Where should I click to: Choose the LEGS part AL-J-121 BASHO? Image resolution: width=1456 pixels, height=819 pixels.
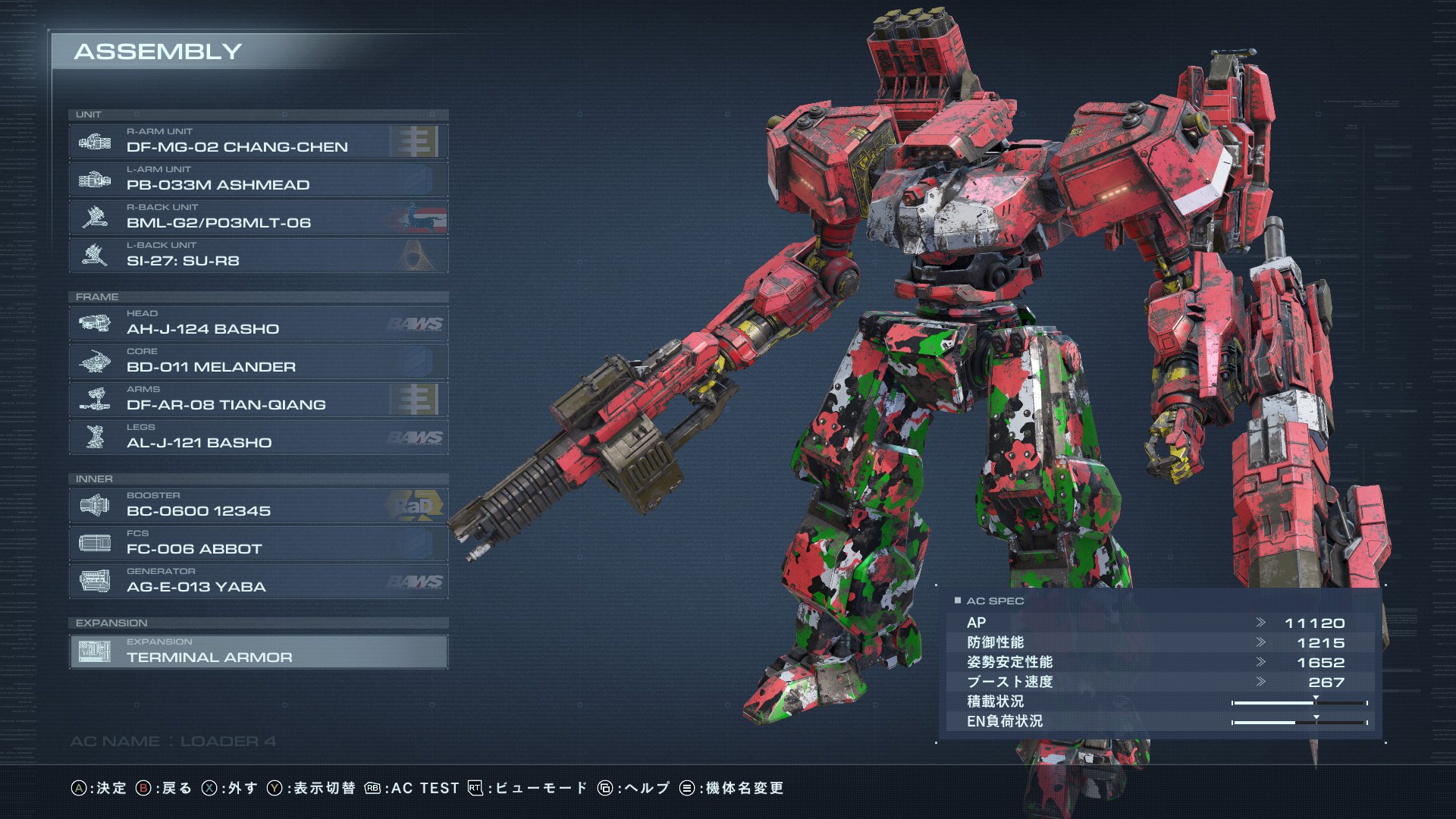[x=258, y=437]
